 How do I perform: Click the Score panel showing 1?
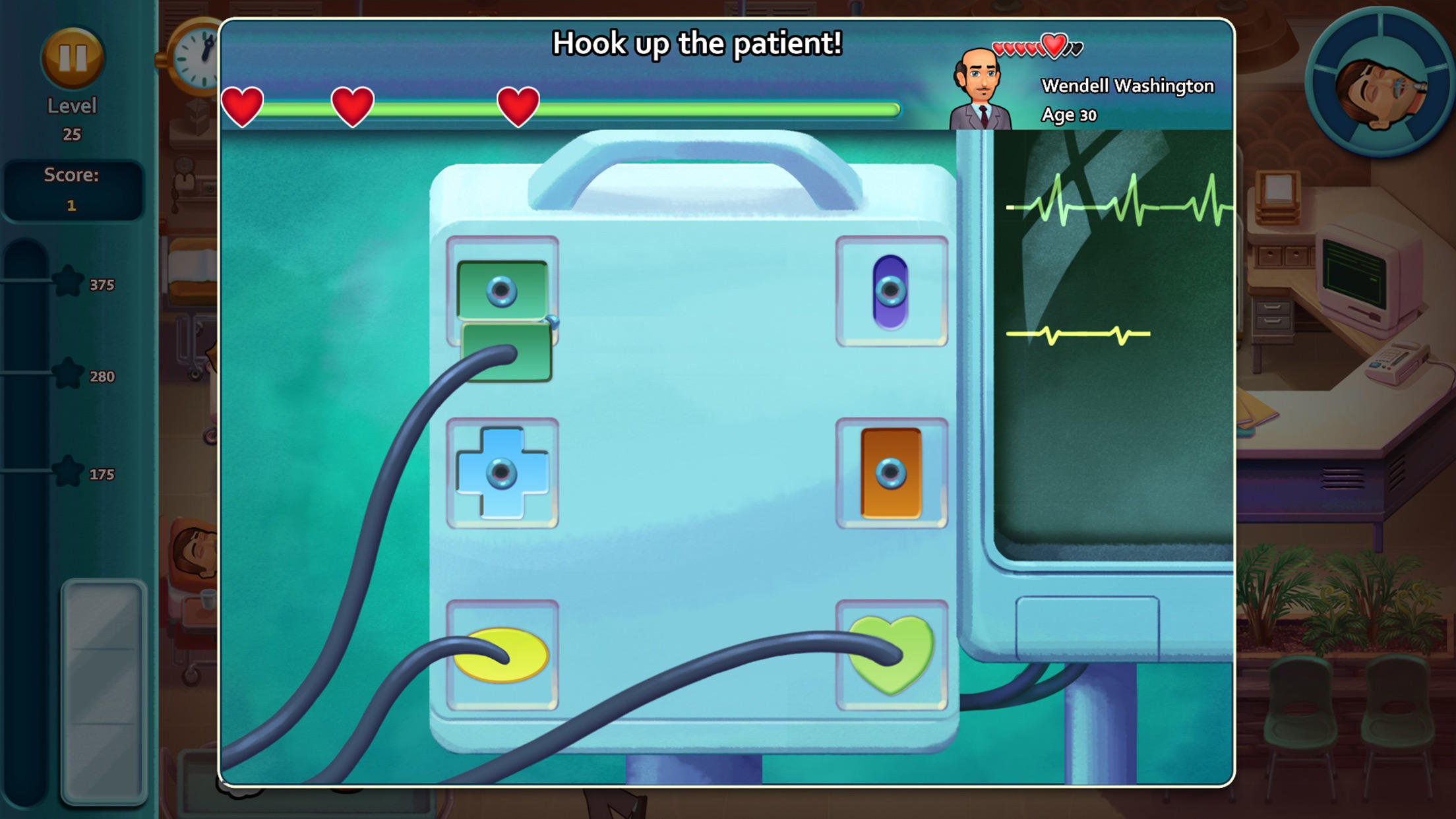tap(73, 188)
